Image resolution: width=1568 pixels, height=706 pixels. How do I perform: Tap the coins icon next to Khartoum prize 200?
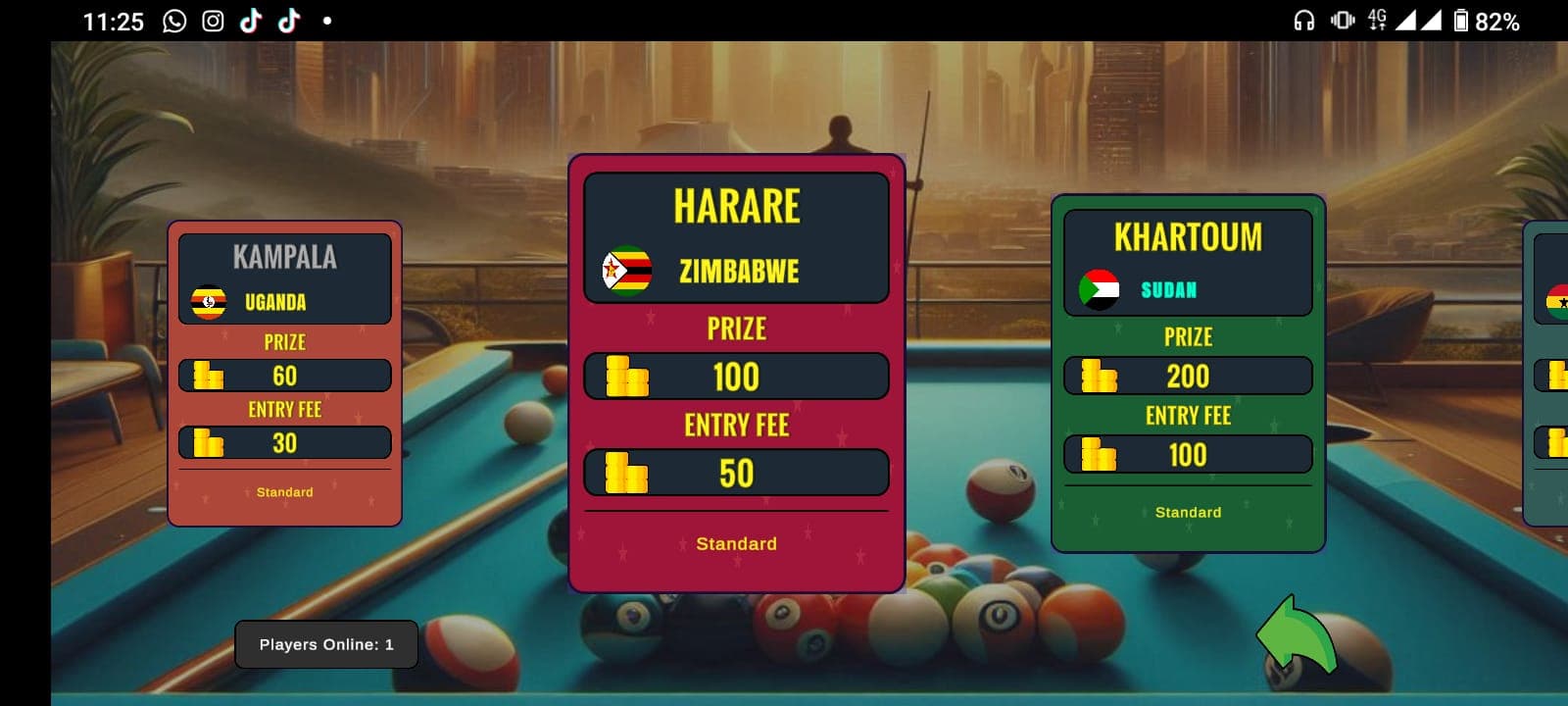click(1098, 376)
